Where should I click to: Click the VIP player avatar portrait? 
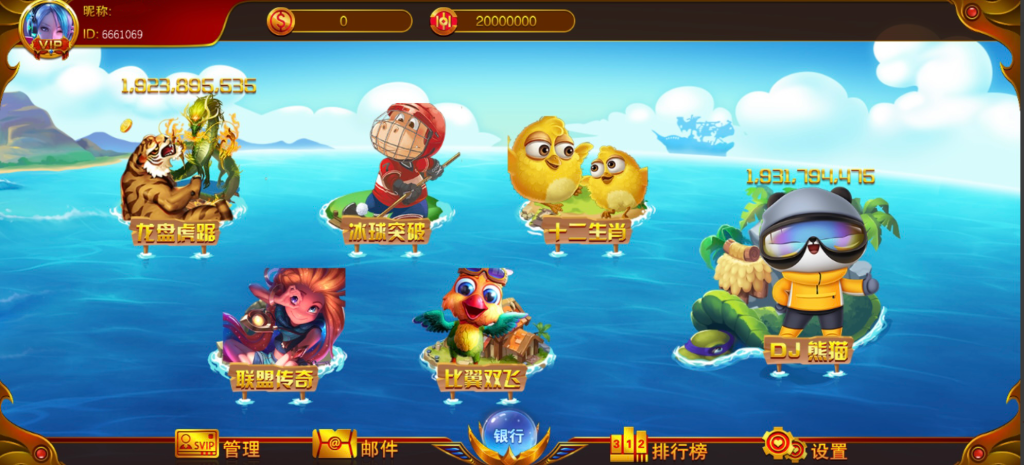click(48, 27)
